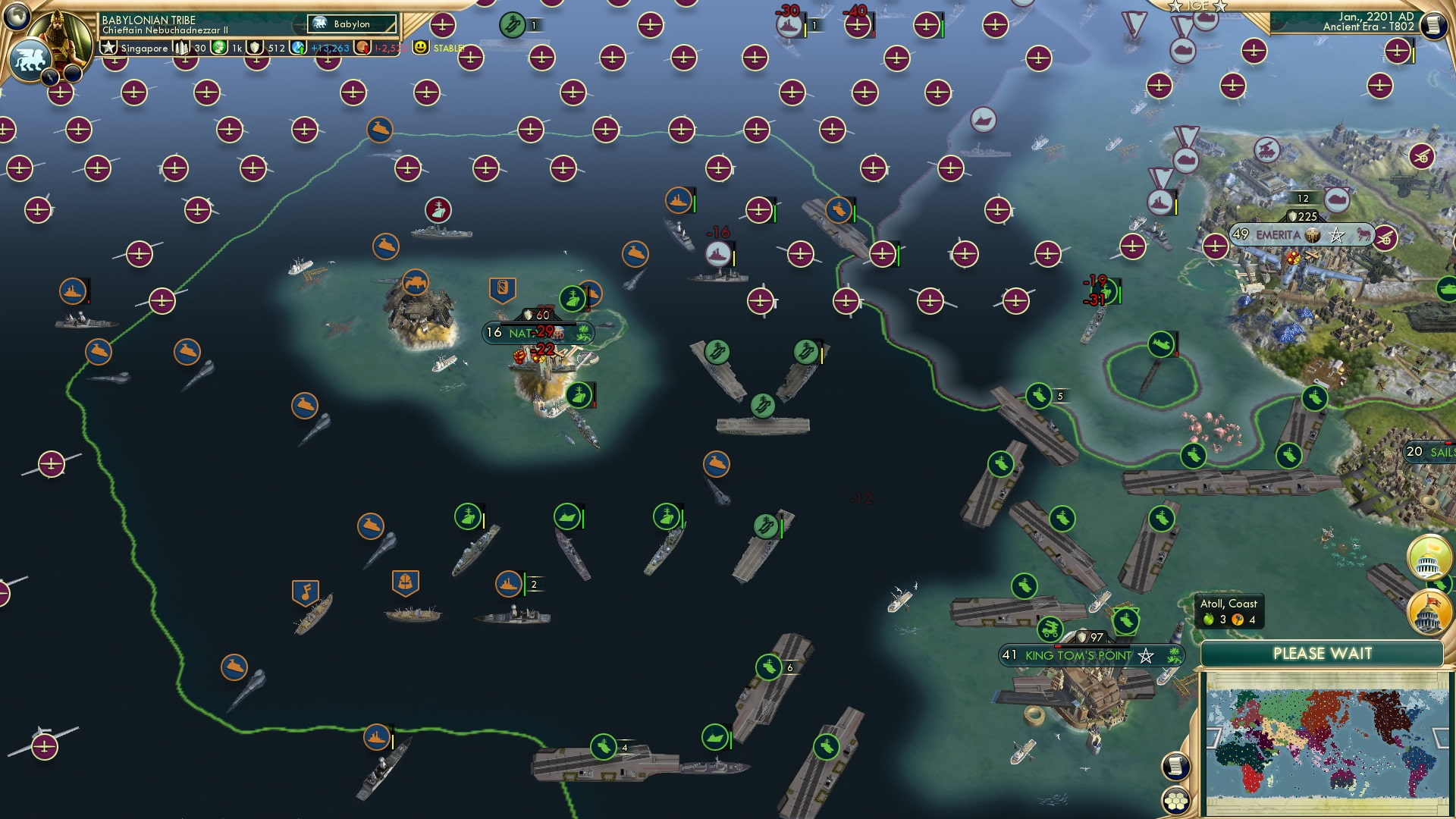
Task: Select an orange submarine unit flag near left edge
Action: pyautogui.click(x=99, y=352)
